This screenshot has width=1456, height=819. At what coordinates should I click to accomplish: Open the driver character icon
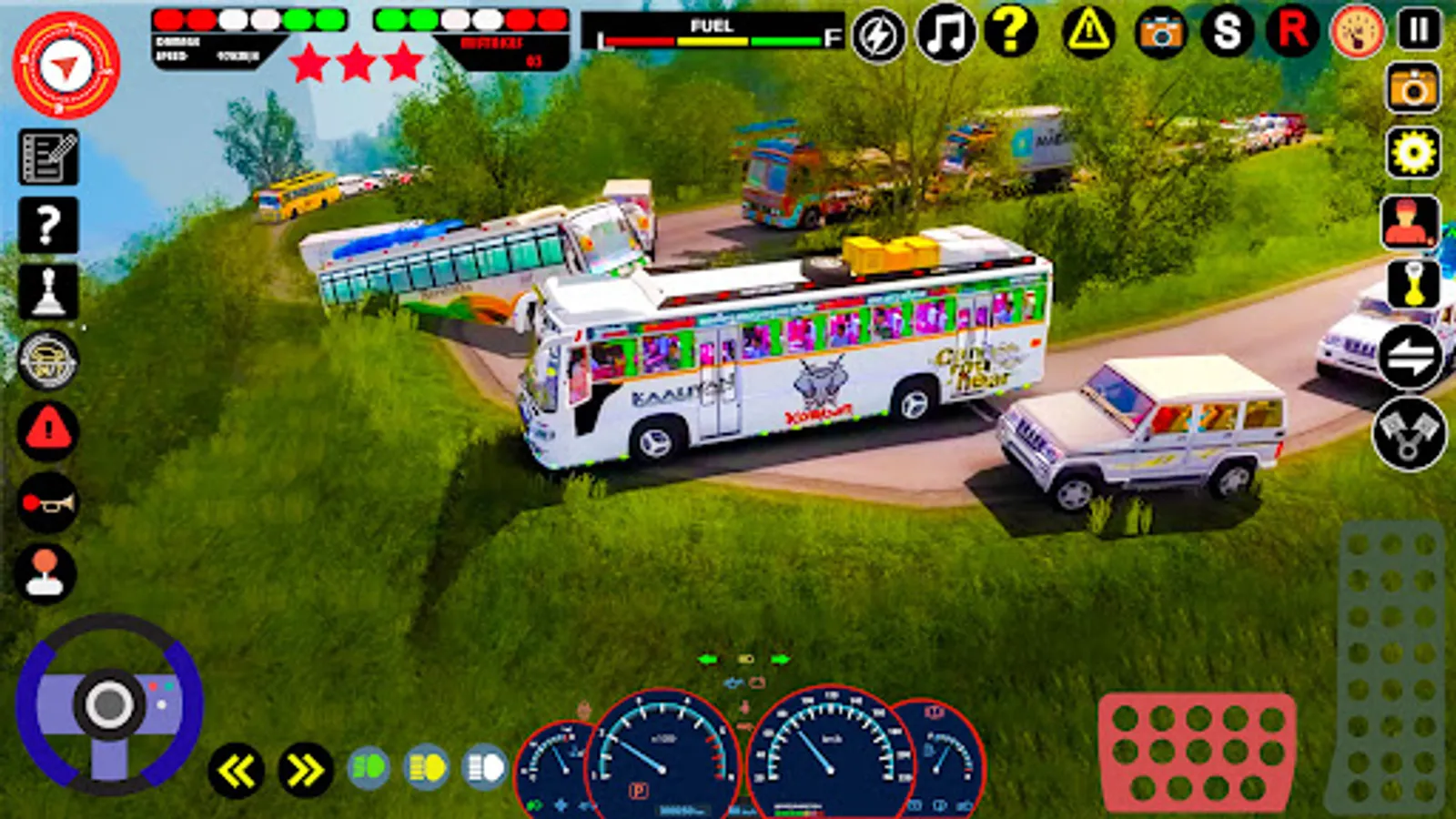[1410, 222]
